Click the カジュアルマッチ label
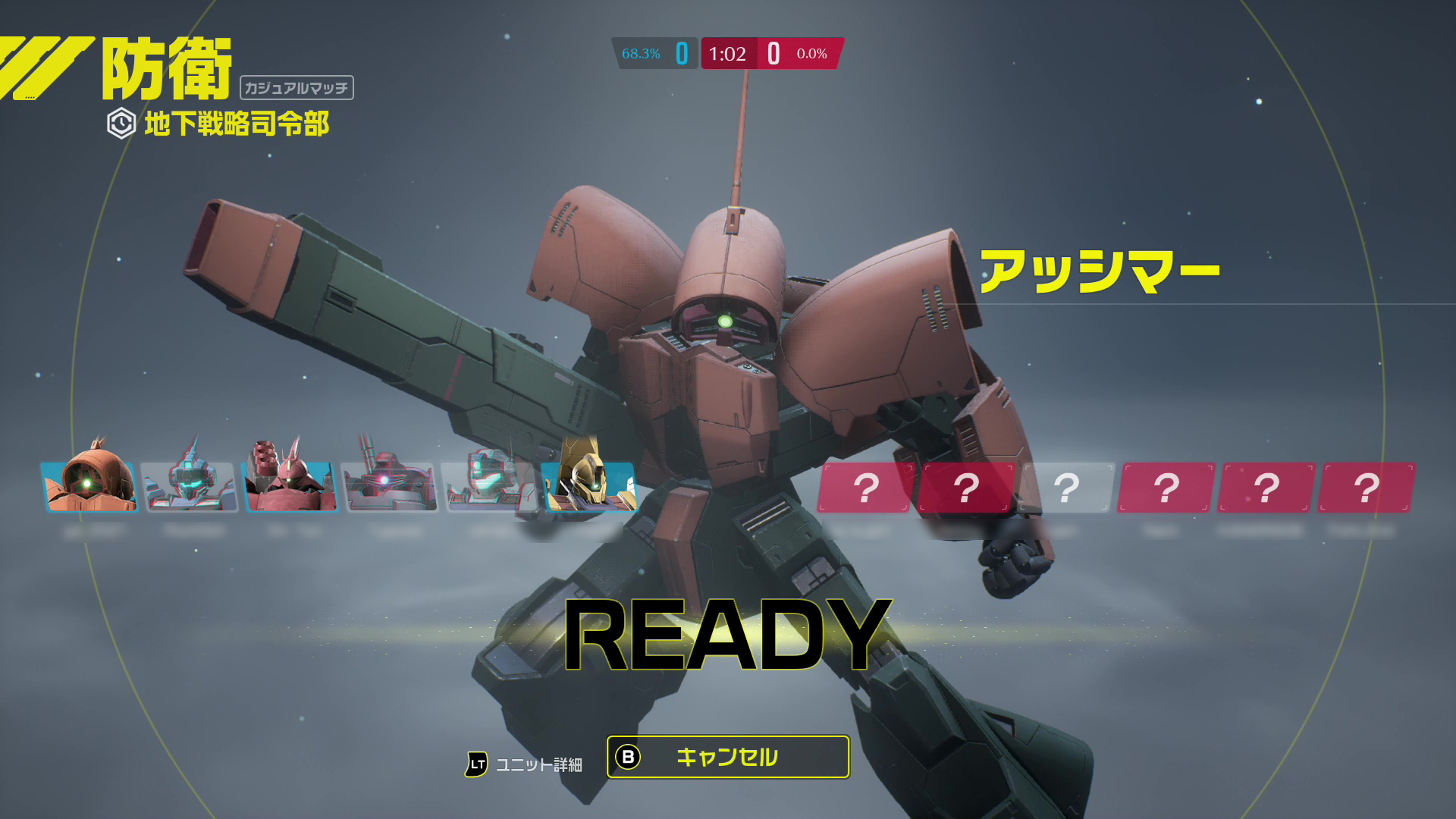The image size is (1456, 819). tap(299, 87)
